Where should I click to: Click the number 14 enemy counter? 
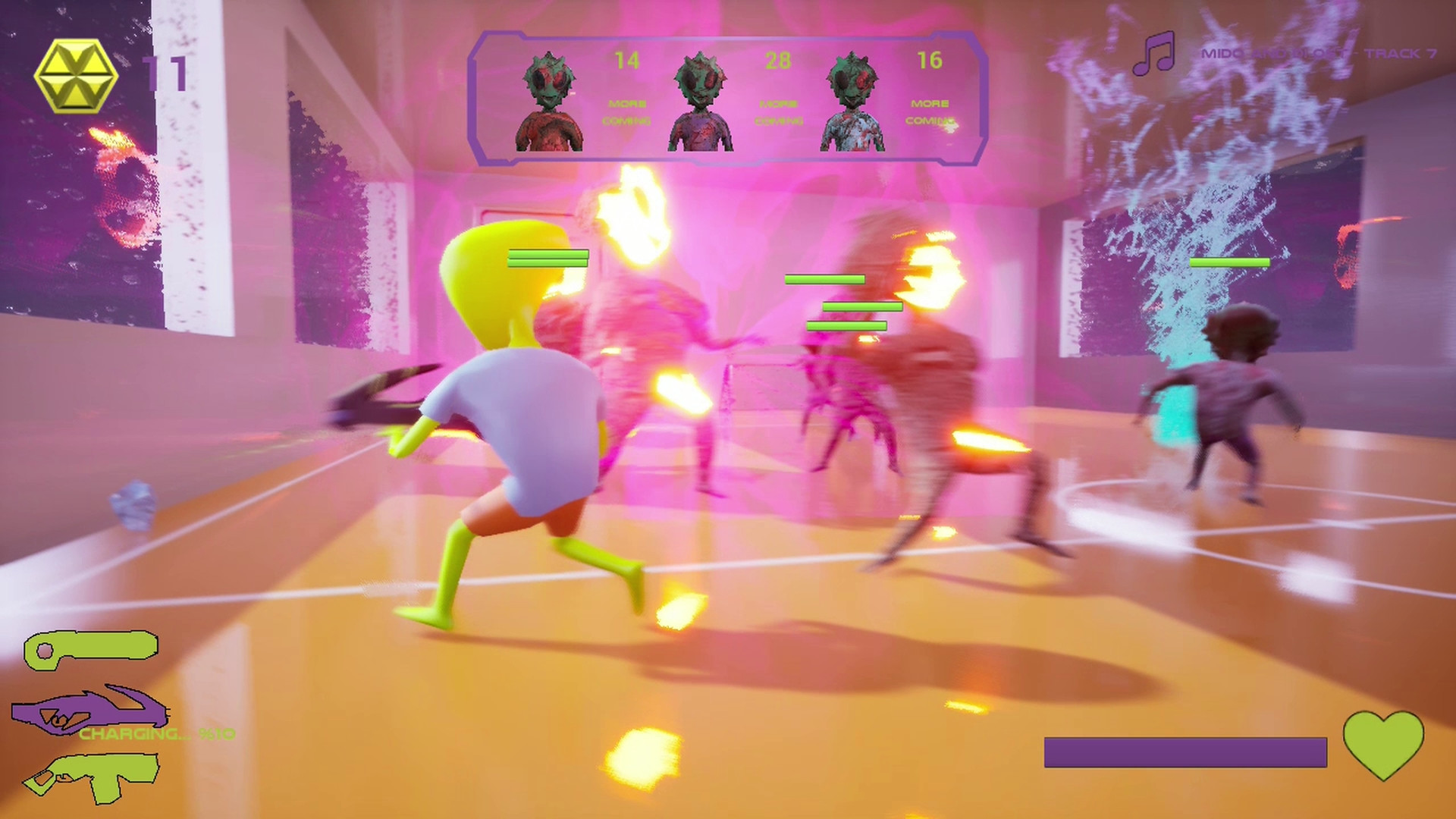(x=628, y=61)
